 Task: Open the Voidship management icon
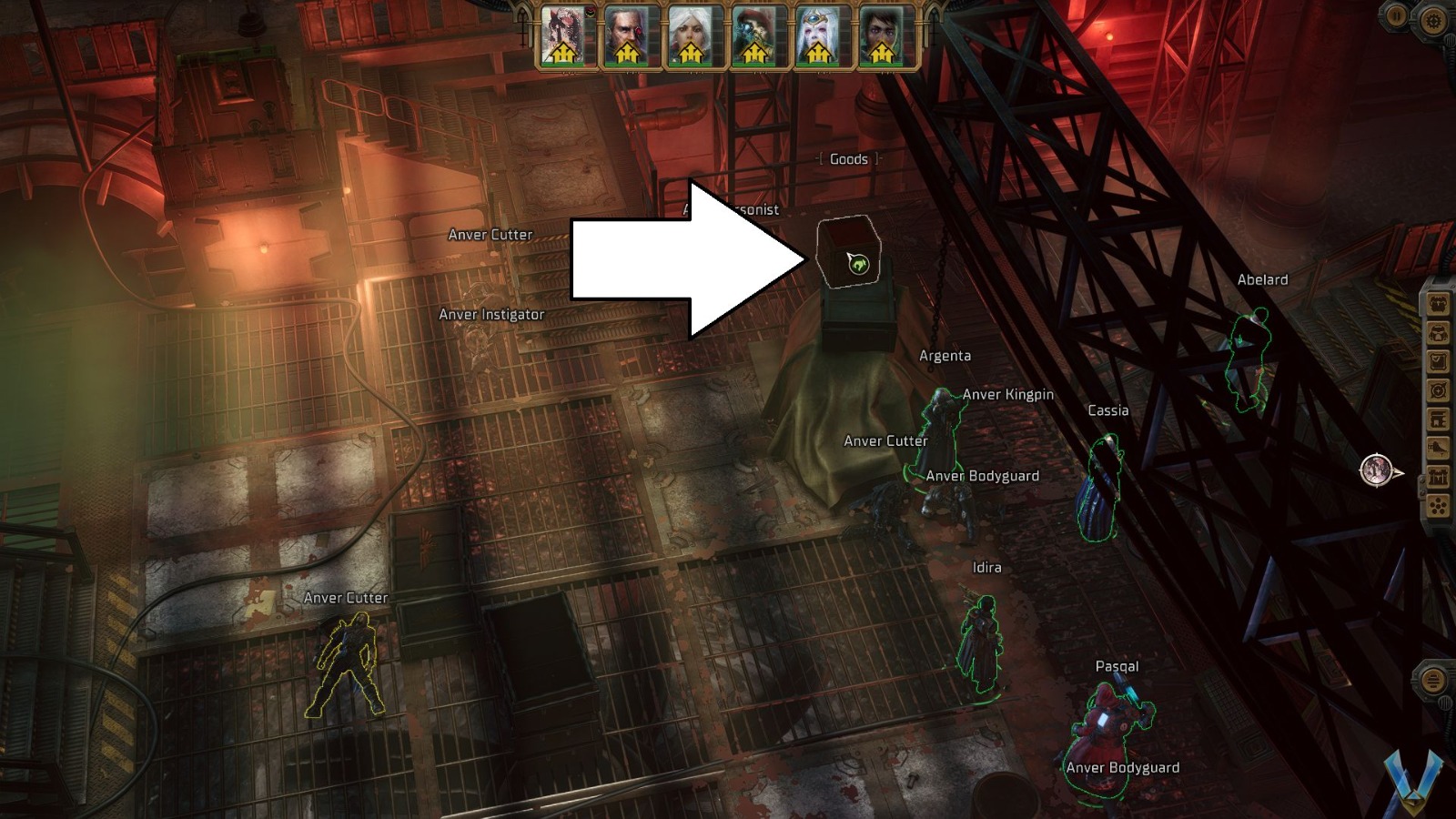[x=1436, y=420]
